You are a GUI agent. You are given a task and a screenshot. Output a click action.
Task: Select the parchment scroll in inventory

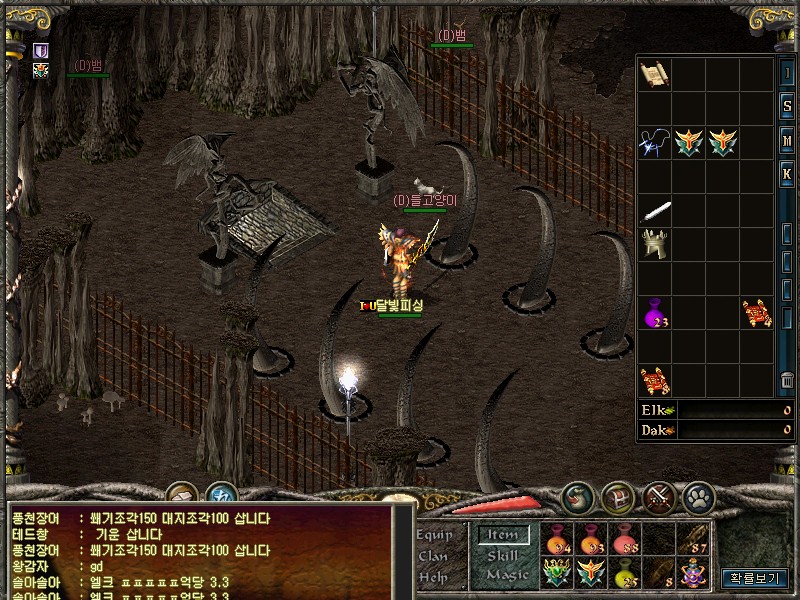tap(654, 73)
